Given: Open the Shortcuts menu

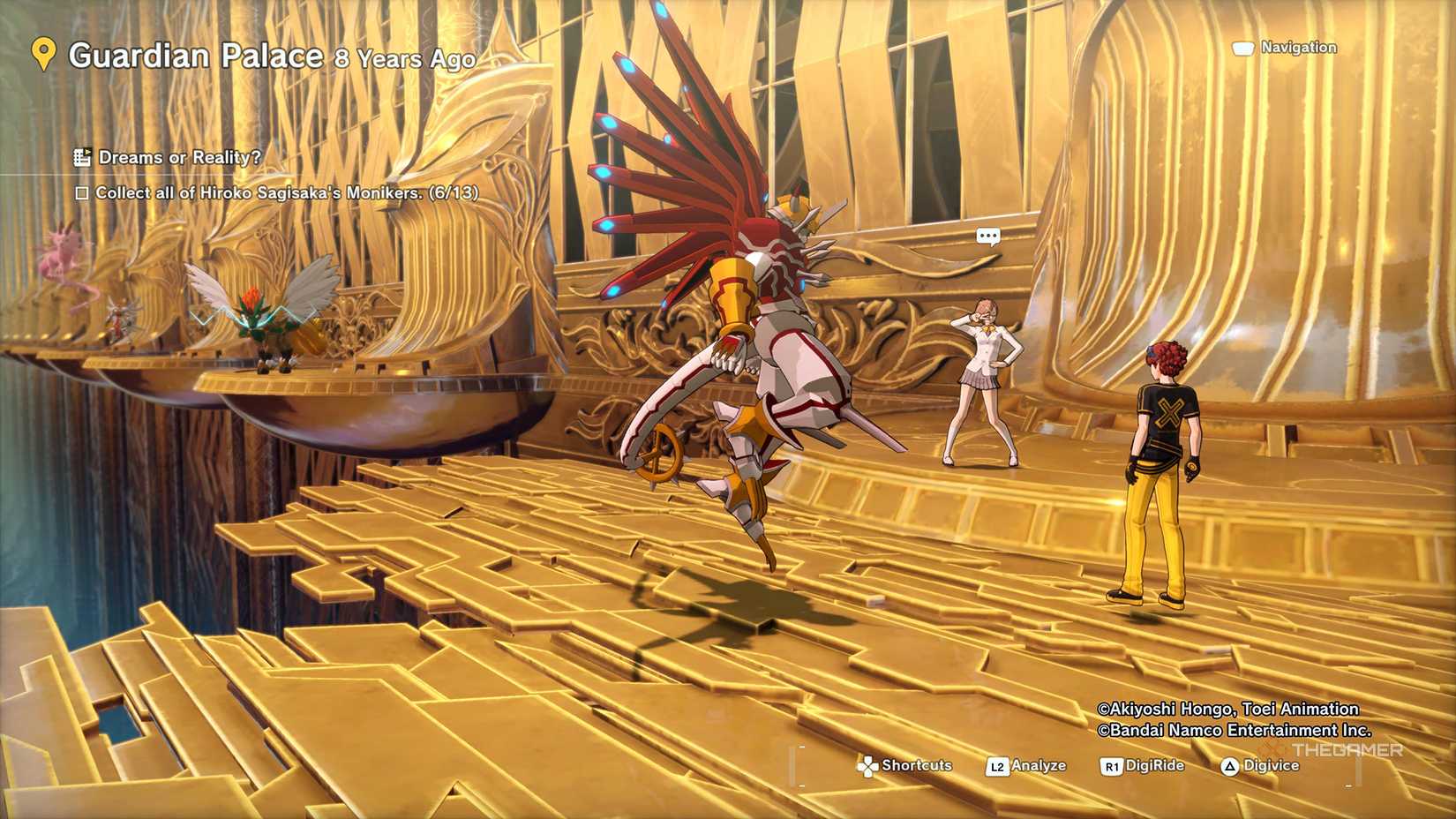Looking at the screenshot, I should tap(914, 765).
